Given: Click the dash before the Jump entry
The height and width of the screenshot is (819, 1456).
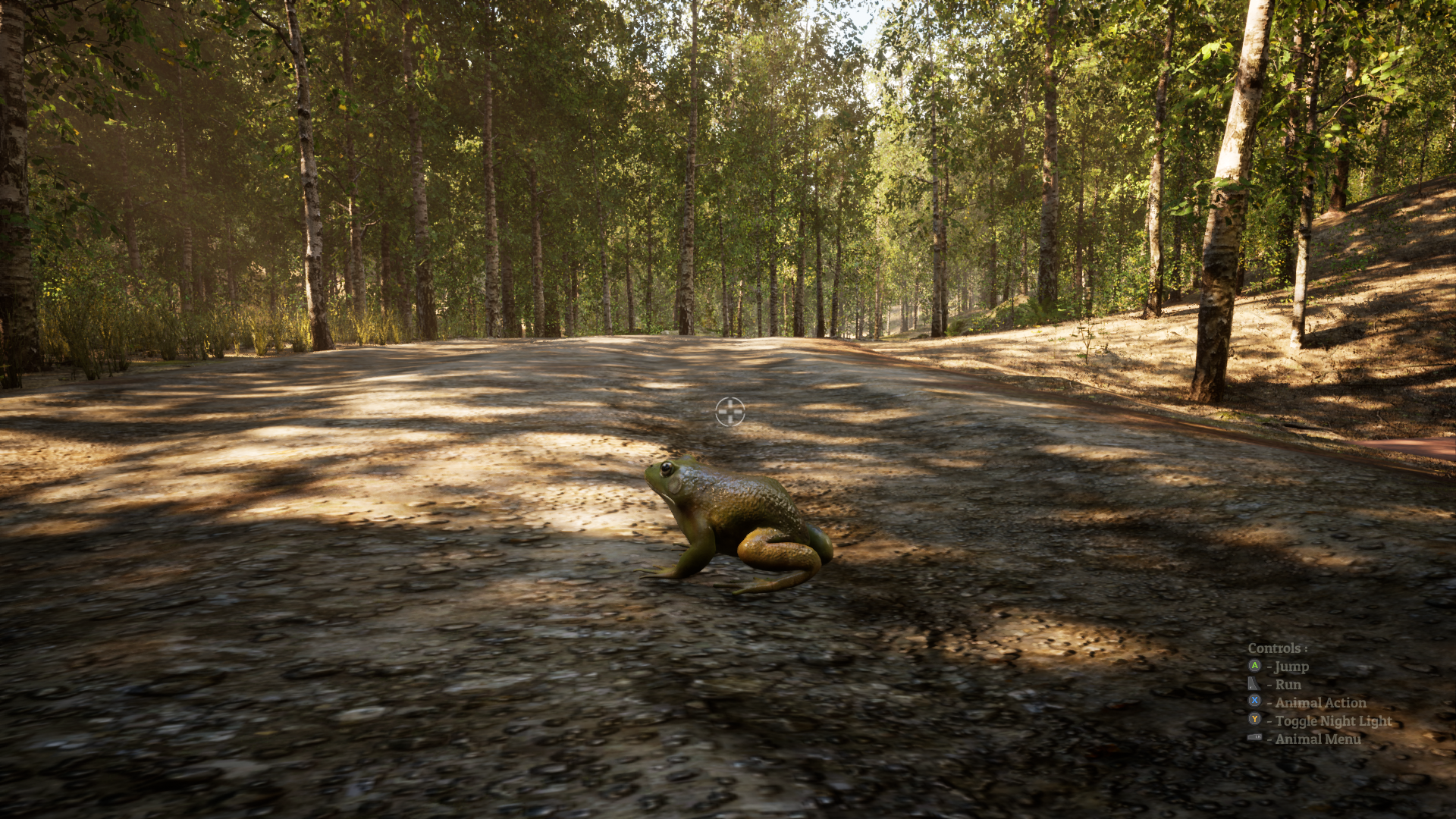Looking at the screenshot, I should point(1270,667).
